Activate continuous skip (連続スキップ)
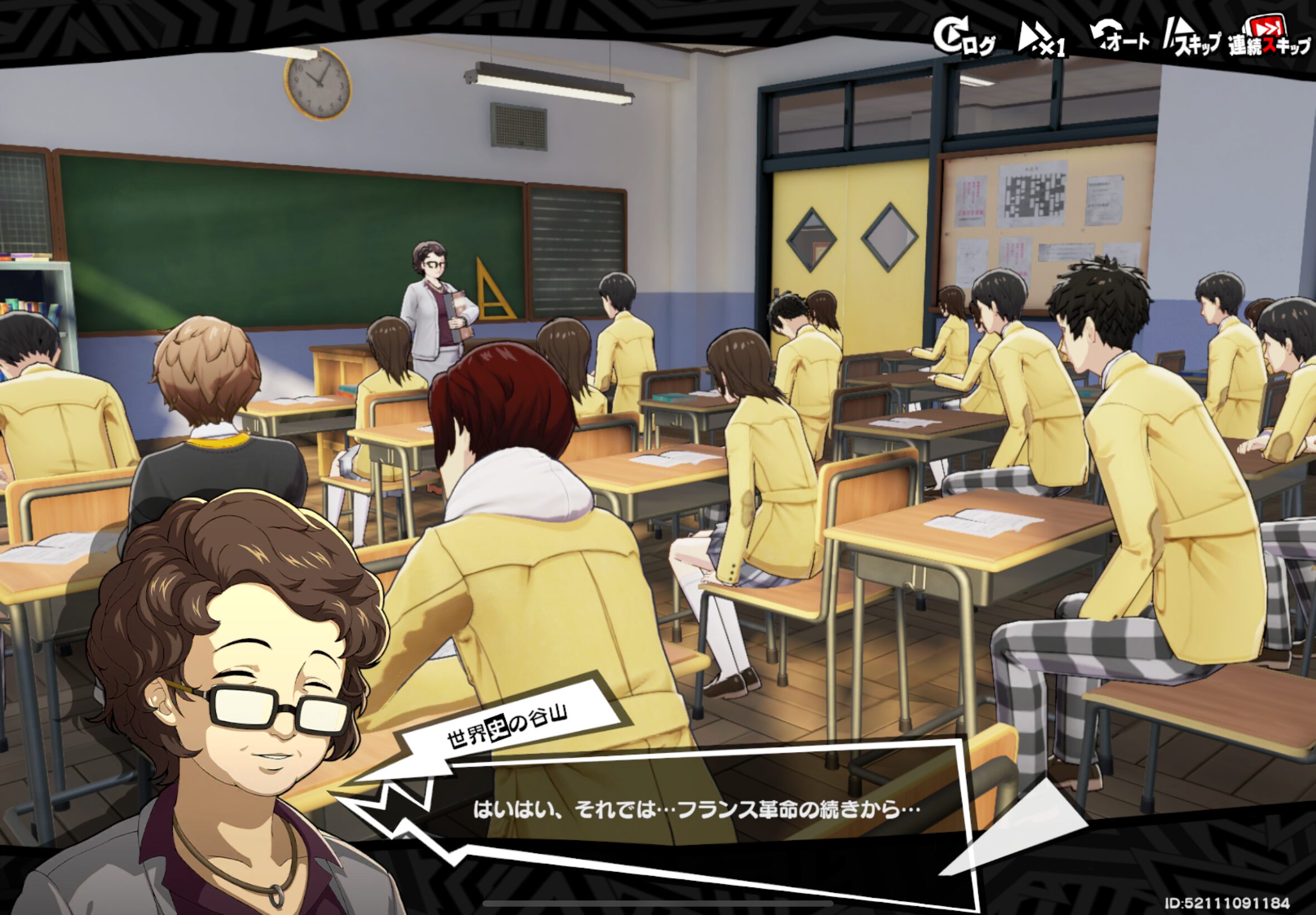 pos(1269,38)
